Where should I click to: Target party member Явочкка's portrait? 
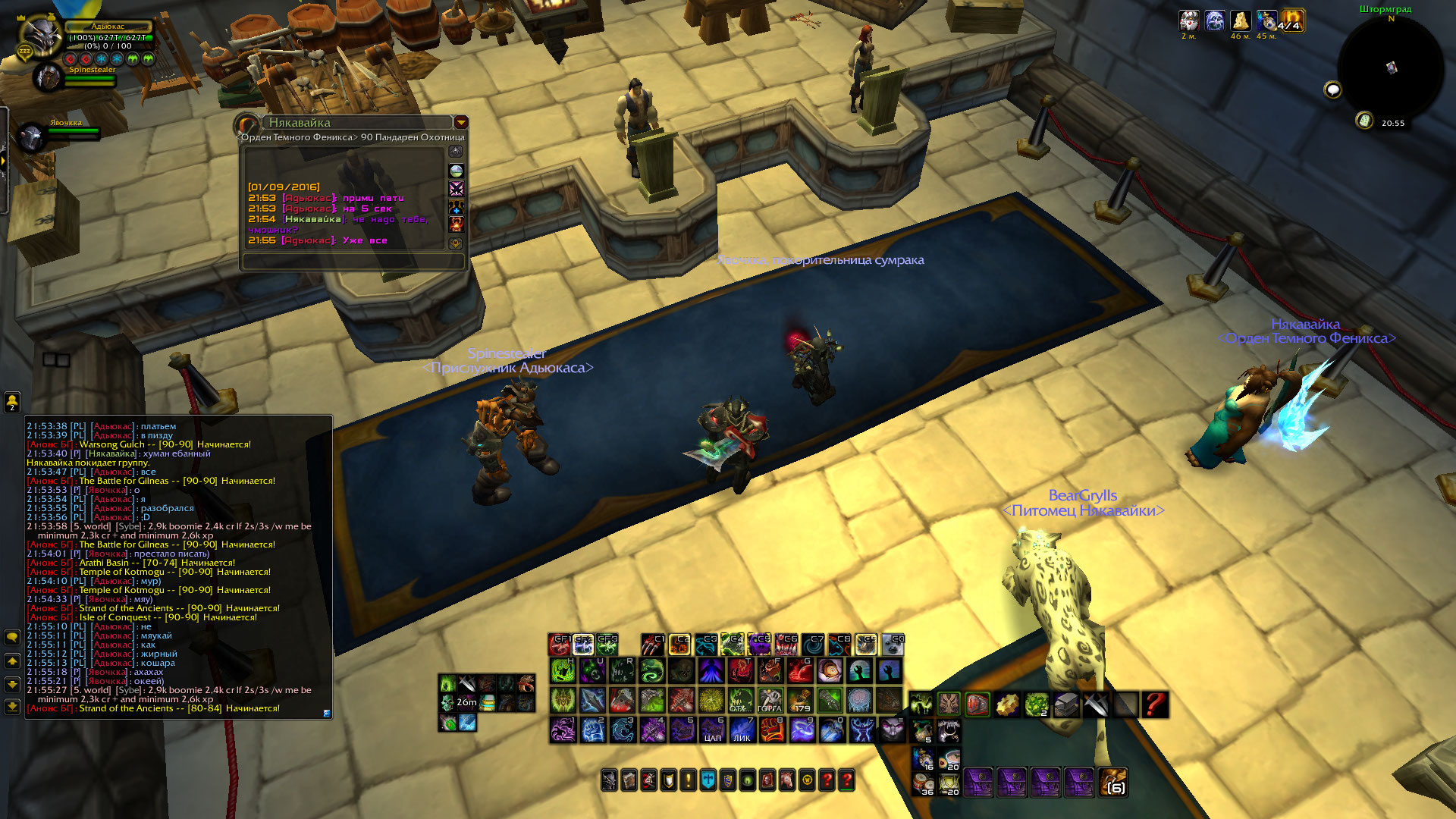(32, 137)
